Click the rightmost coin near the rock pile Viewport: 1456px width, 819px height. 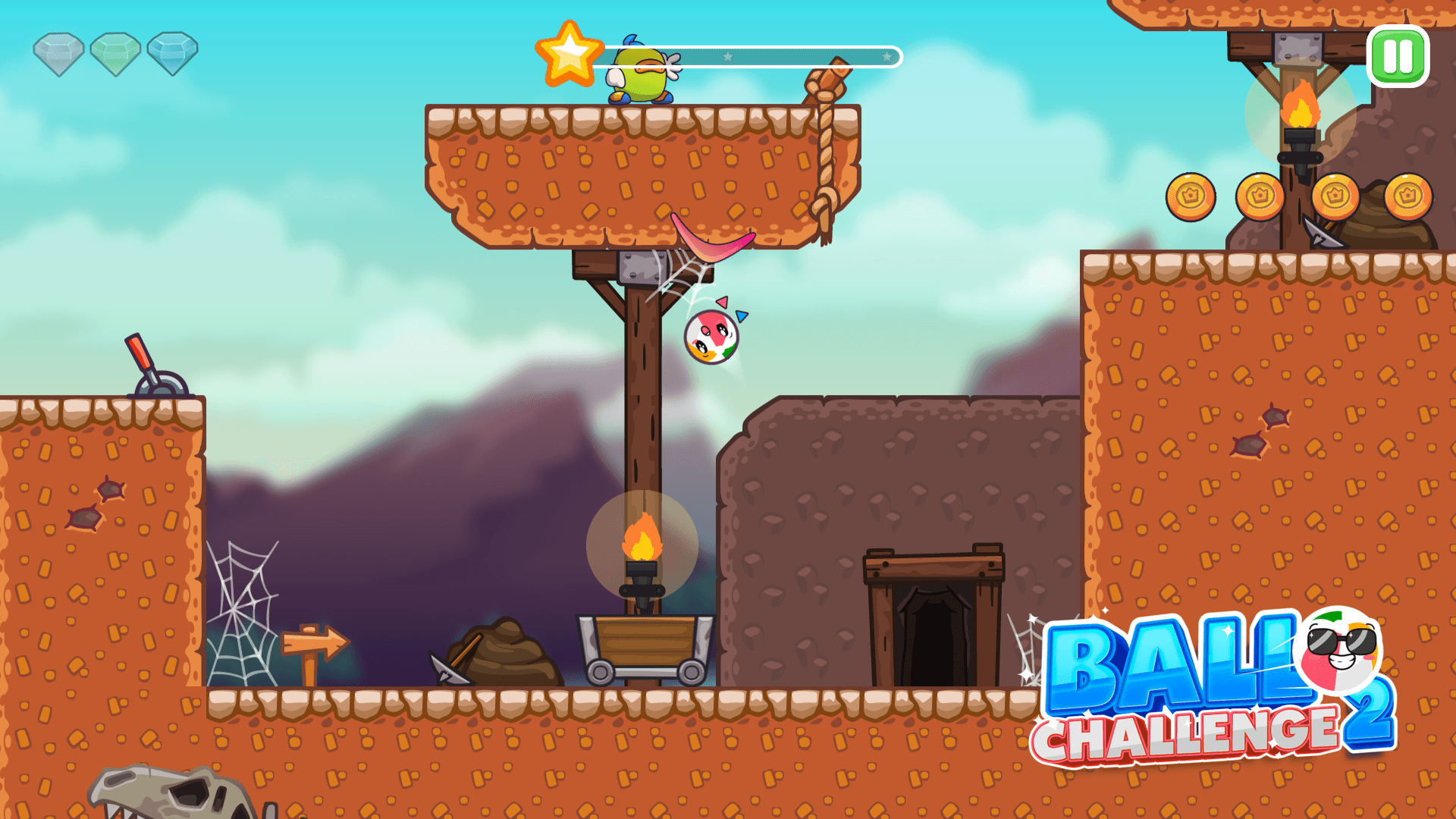click(x=1407, y=195)
